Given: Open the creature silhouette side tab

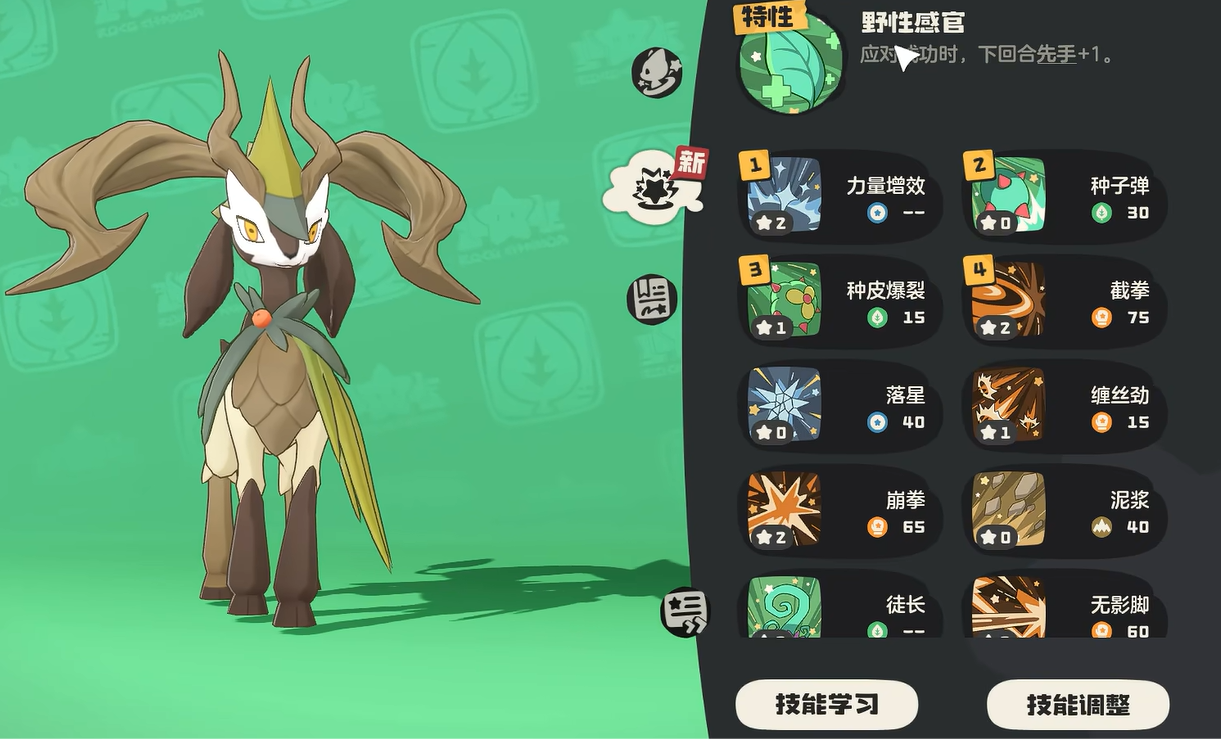Looking at the screenshot, I should [656, 72].
